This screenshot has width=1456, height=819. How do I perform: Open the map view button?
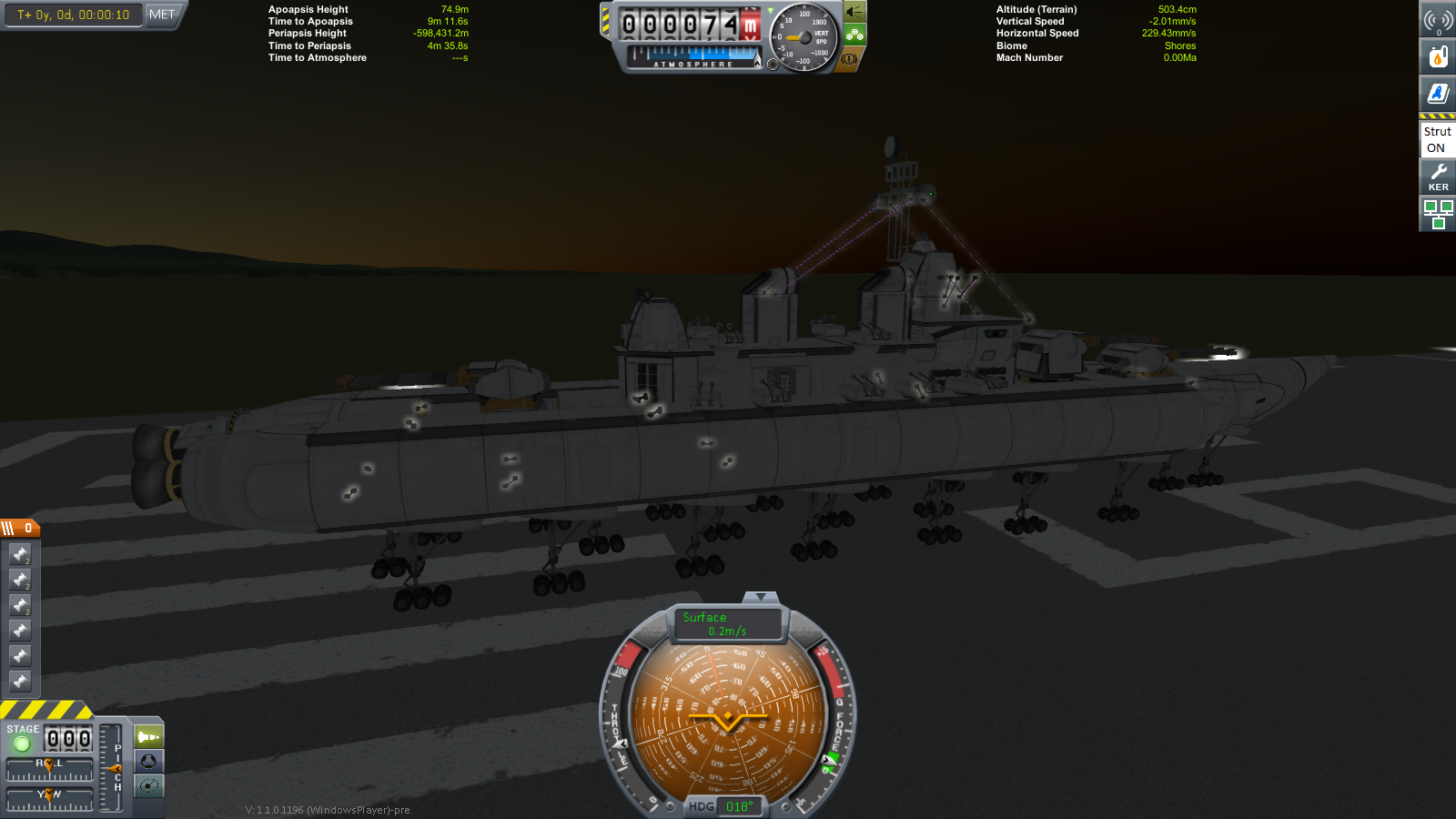(148, 785)
